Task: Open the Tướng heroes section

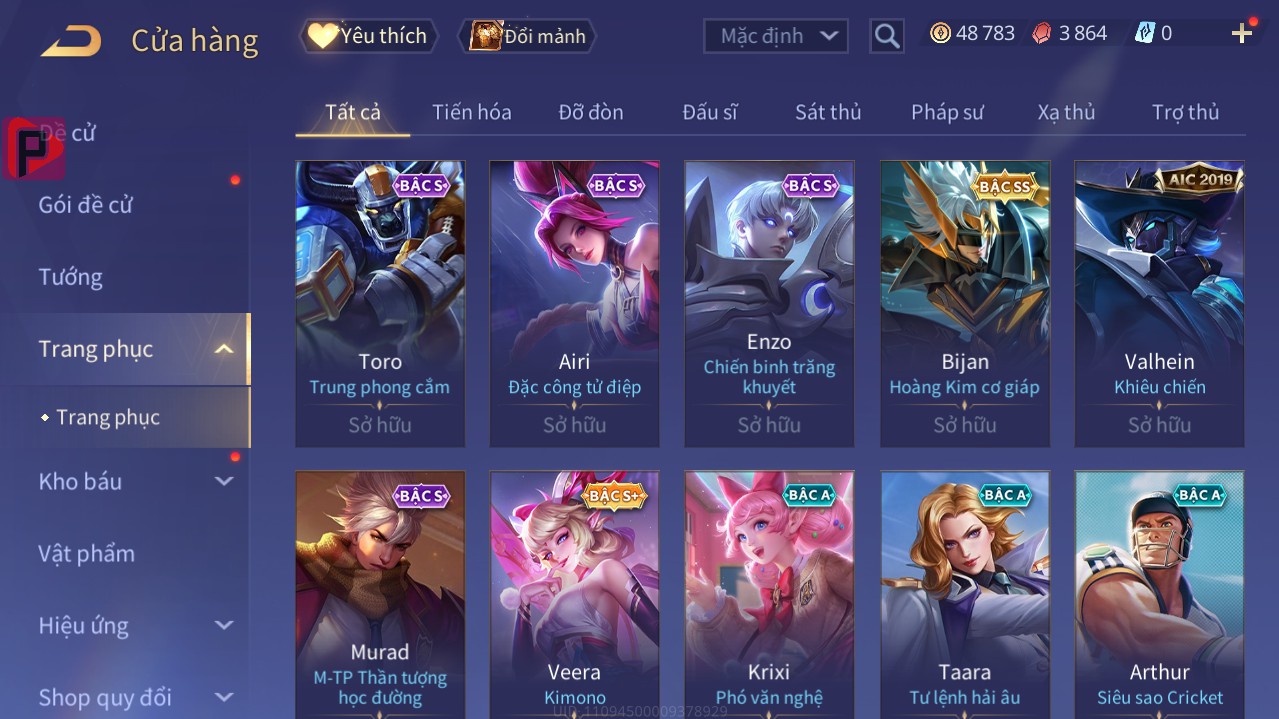Action: (x=71, y=277)
